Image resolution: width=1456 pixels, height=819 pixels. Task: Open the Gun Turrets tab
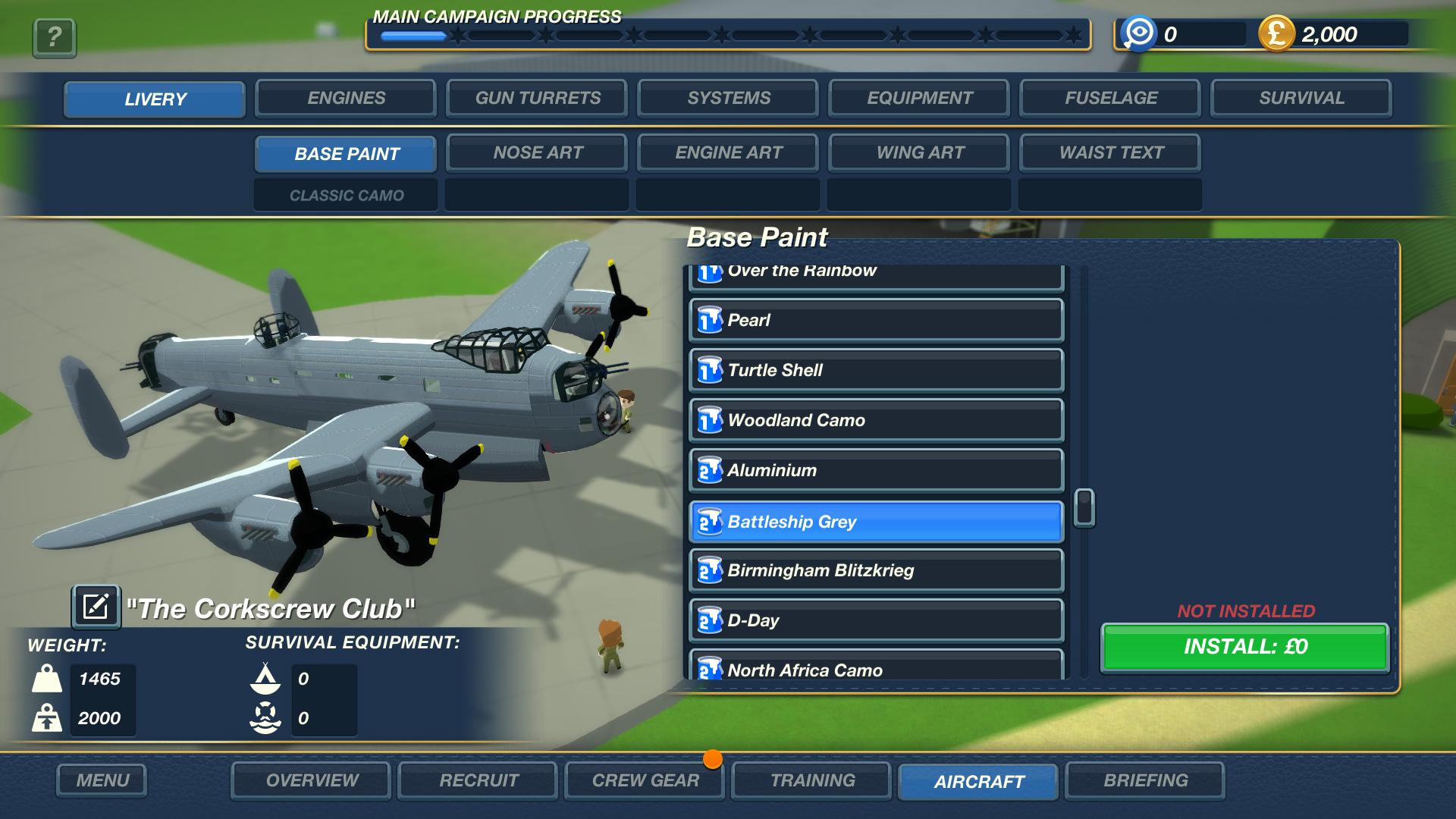(537, 98)
